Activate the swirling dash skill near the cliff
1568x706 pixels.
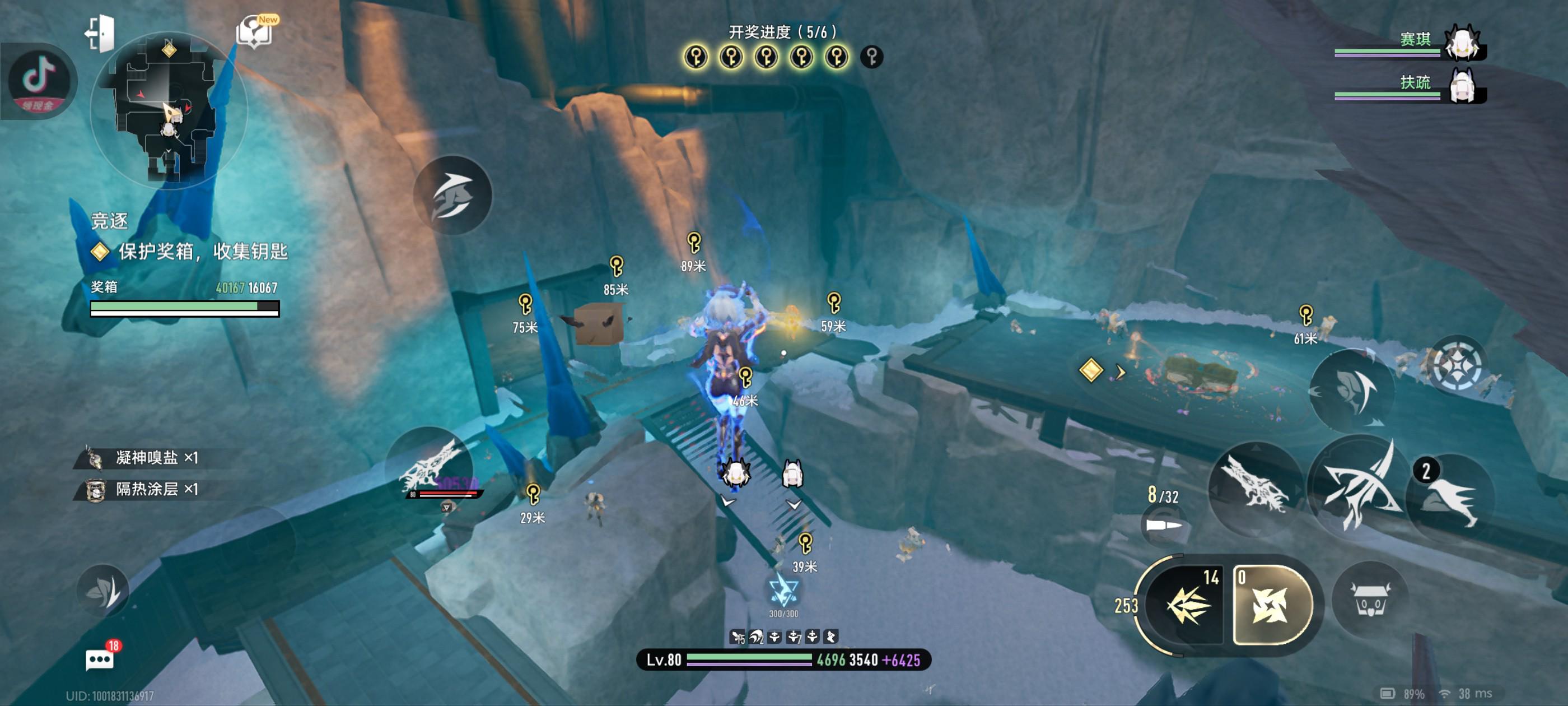[x=452, y=196]
